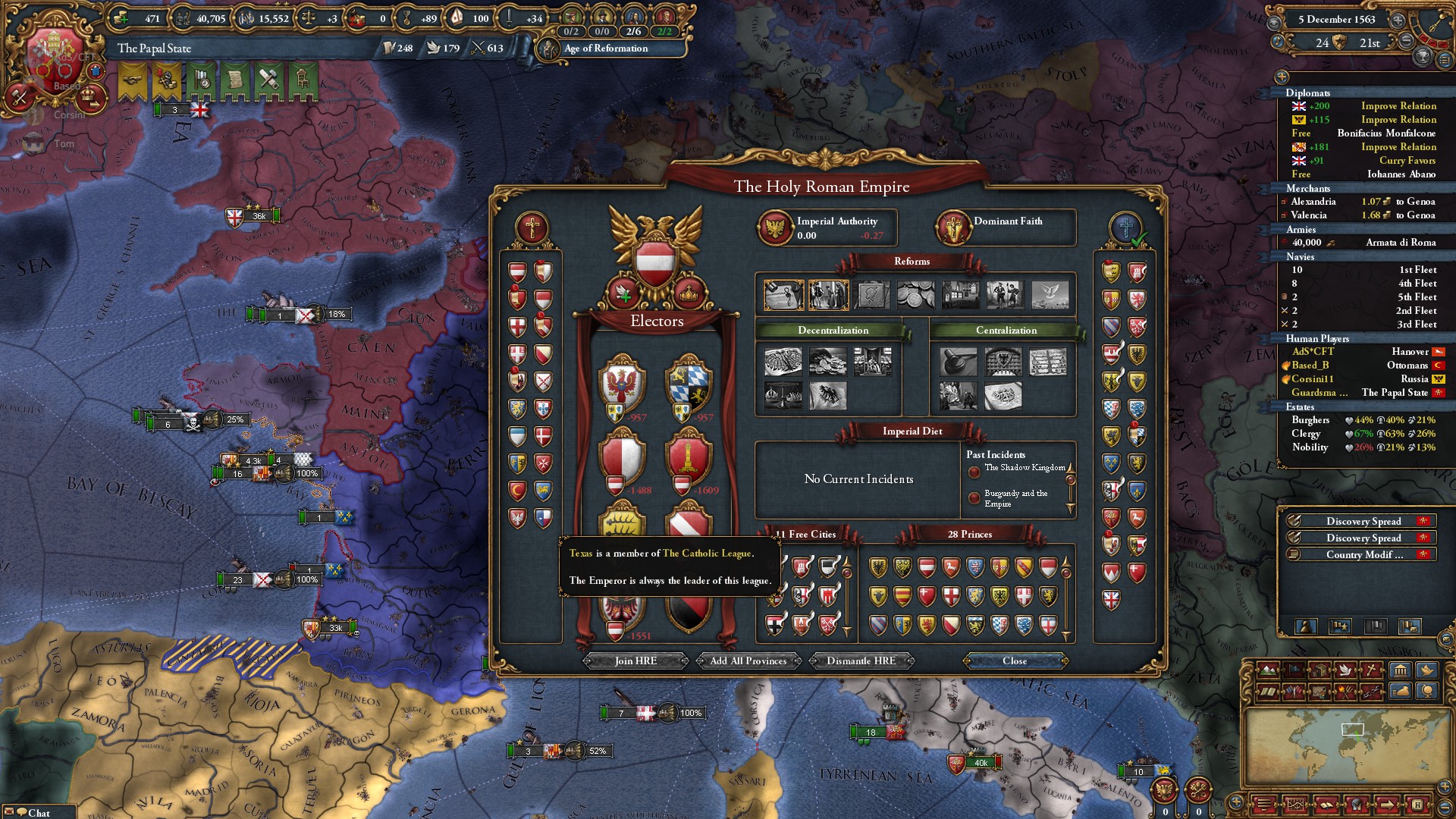
Task: Switch to the political mapmode
Action: tap(1292, 670)
